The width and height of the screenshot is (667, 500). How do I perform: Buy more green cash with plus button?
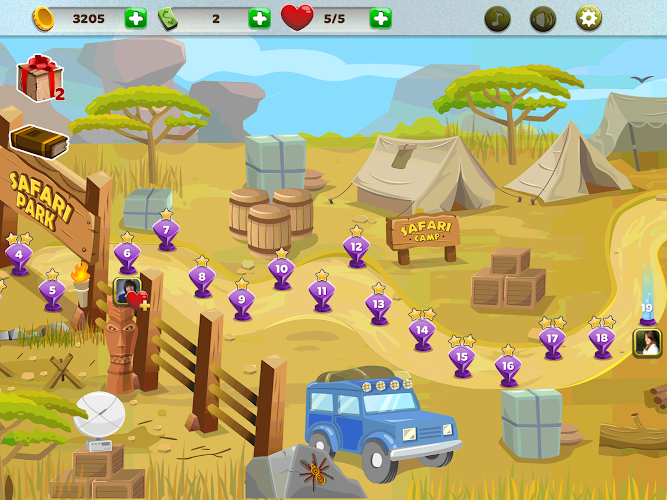tap(259, 18)
